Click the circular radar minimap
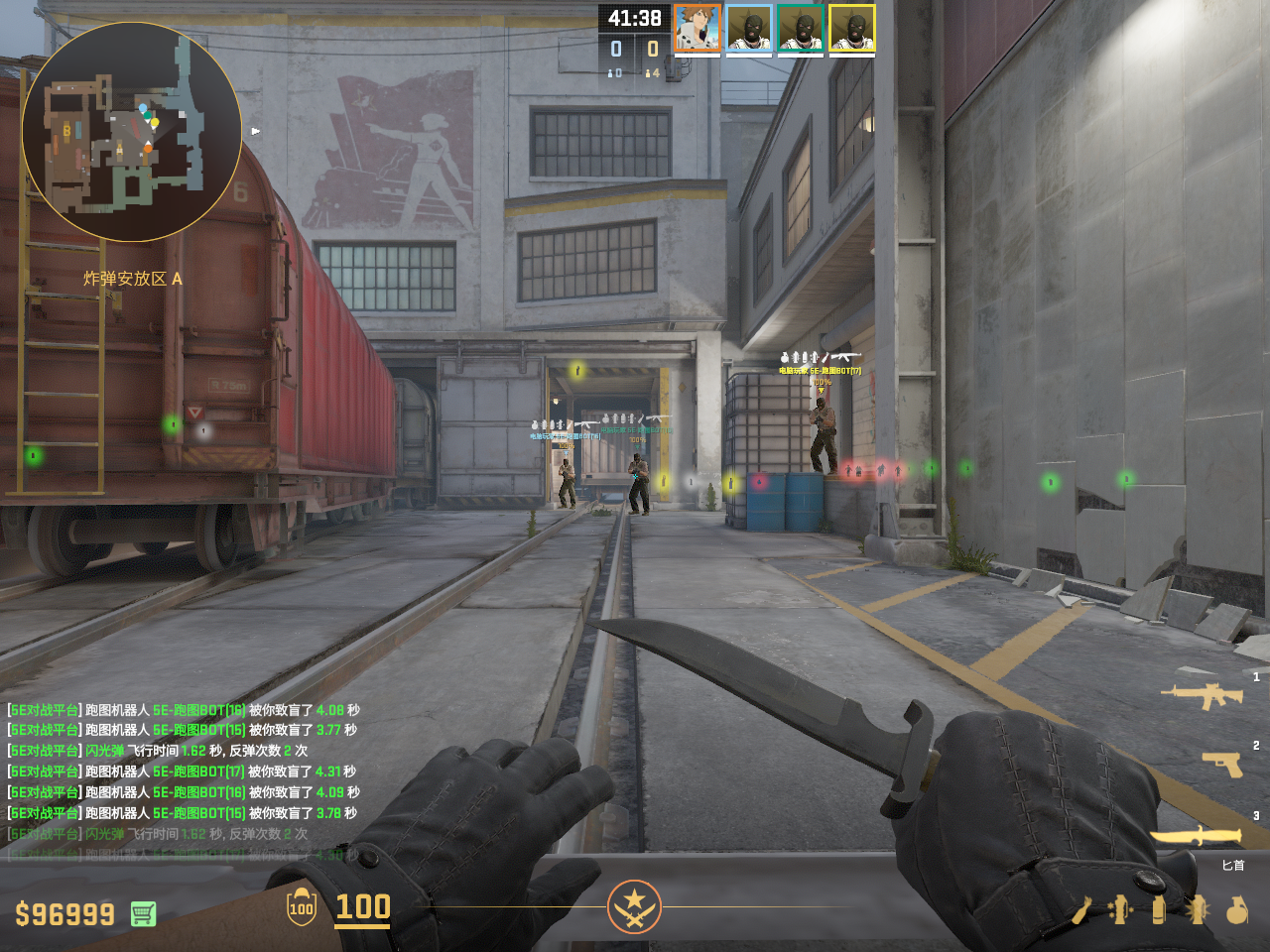The height and width of the screenshot is (952, 1270). 132,132
